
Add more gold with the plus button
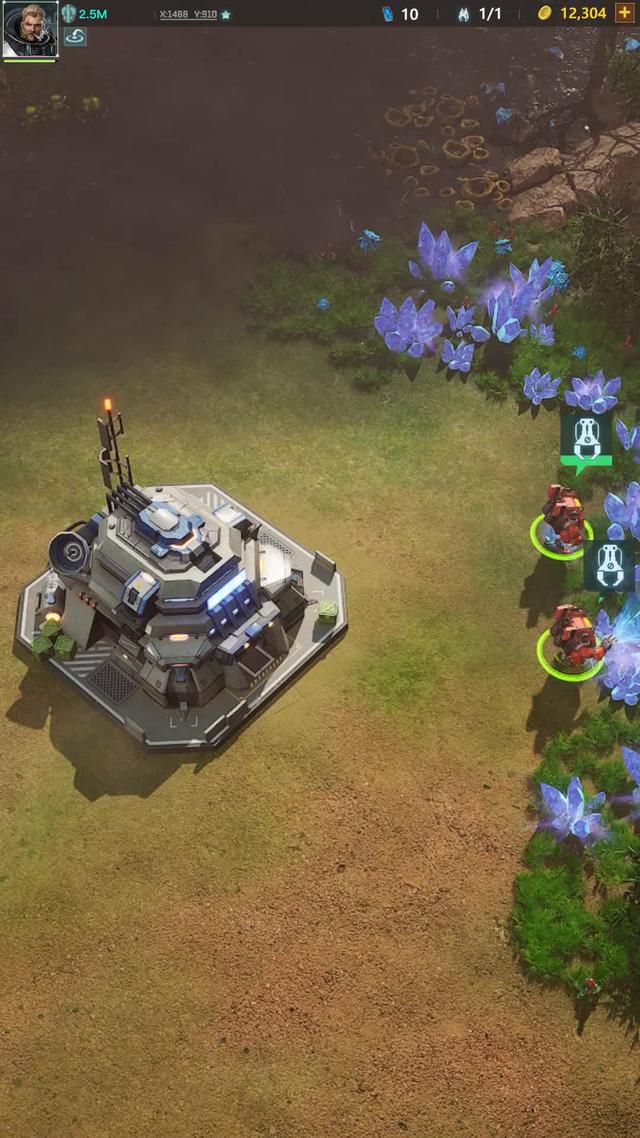tap(625, 13)
